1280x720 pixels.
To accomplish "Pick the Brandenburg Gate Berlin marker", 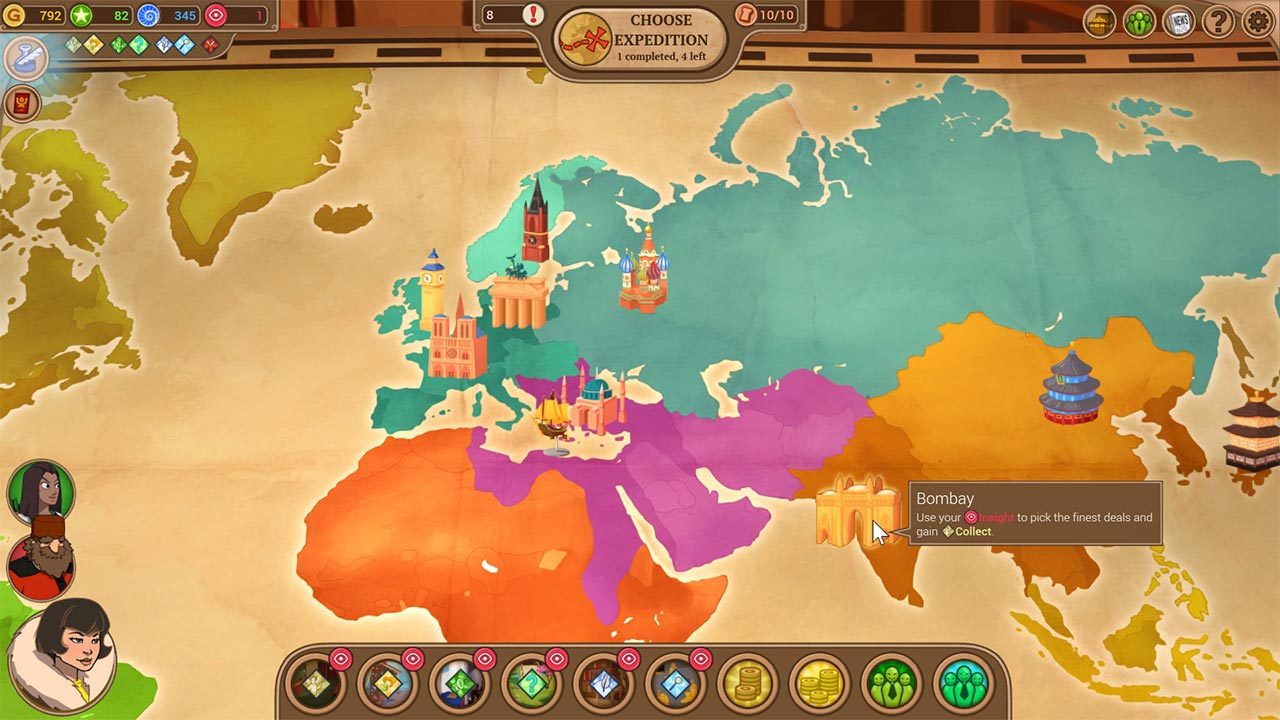I will (518, 297).
